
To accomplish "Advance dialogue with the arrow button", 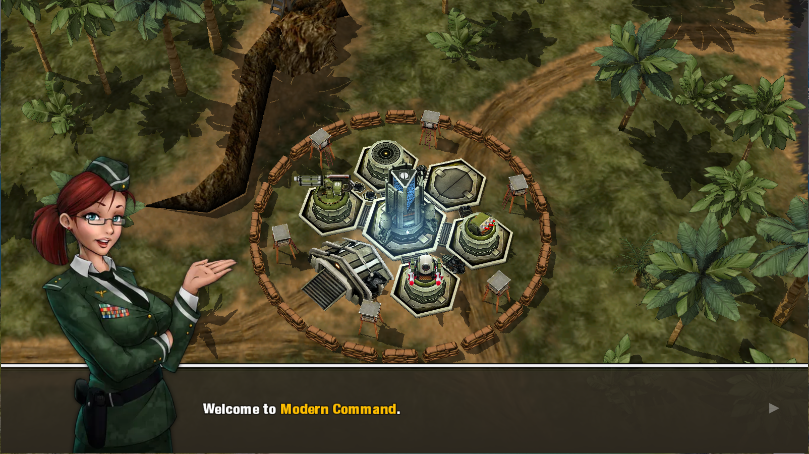I will 773,408.
